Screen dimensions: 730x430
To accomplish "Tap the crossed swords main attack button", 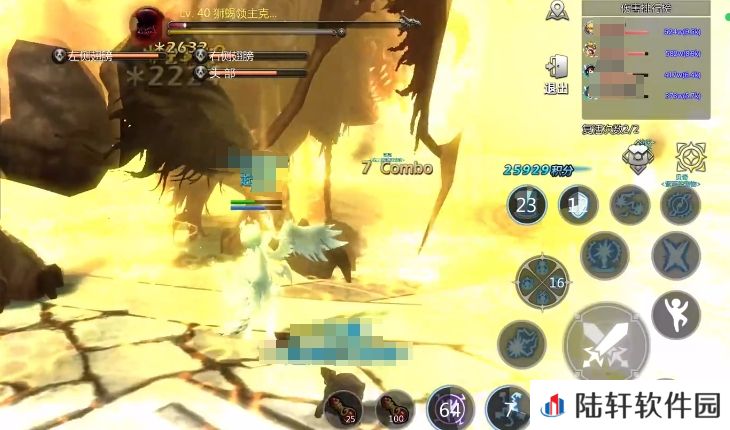I will [606, 345].
